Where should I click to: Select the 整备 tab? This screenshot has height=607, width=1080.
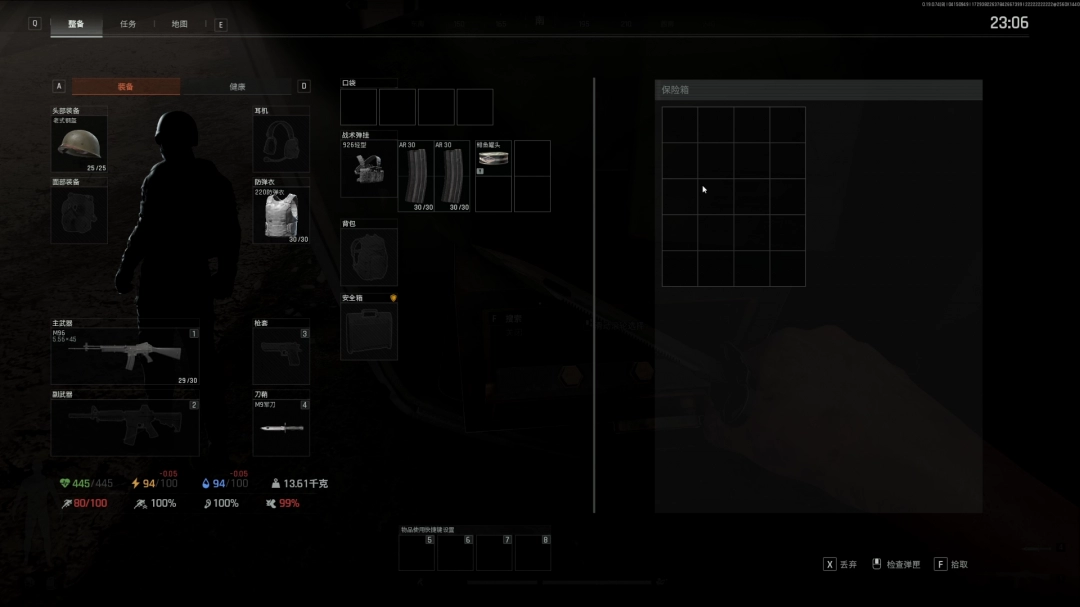pos(77,24)
